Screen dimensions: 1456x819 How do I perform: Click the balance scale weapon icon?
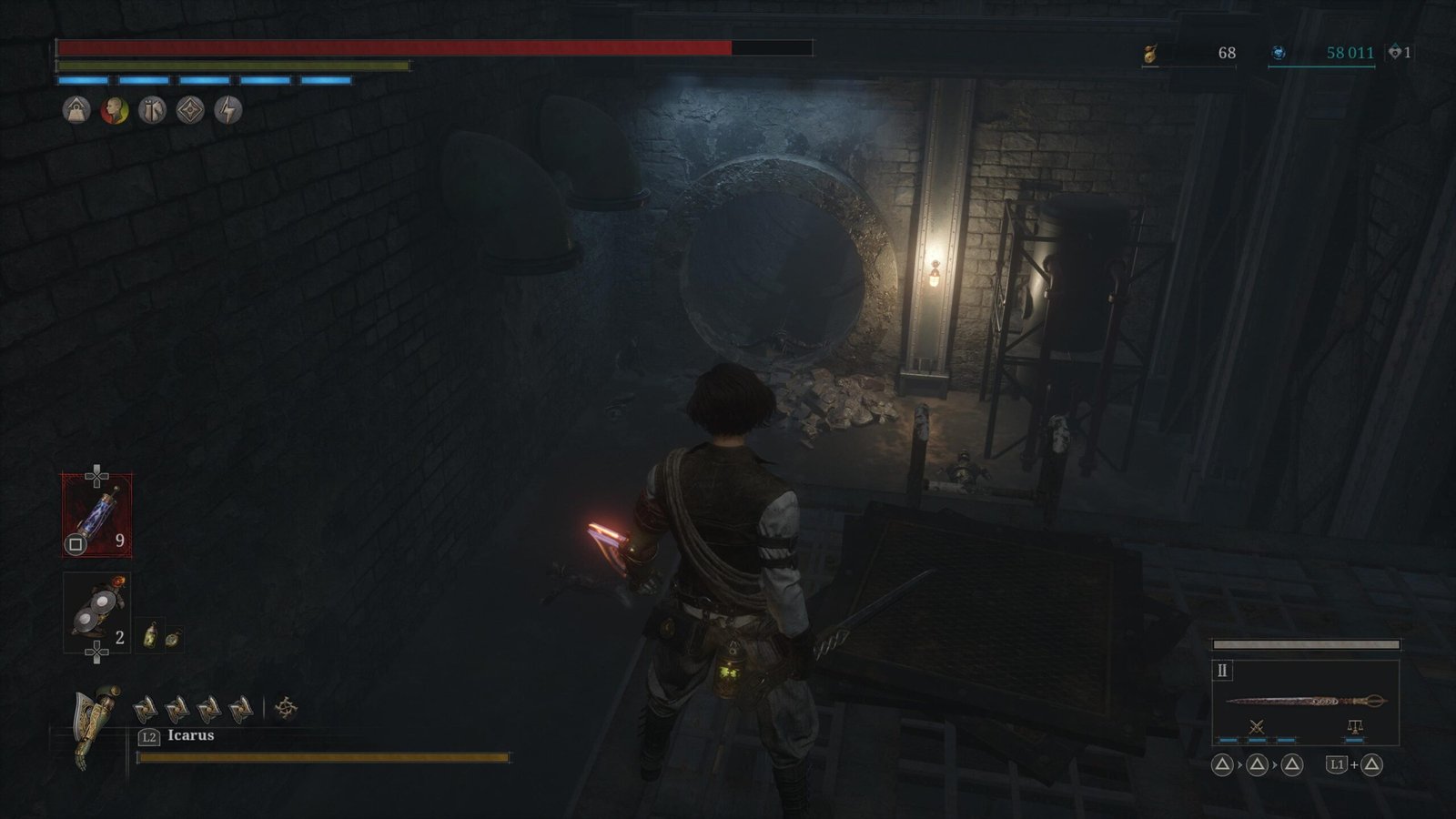click(1354, 726)
